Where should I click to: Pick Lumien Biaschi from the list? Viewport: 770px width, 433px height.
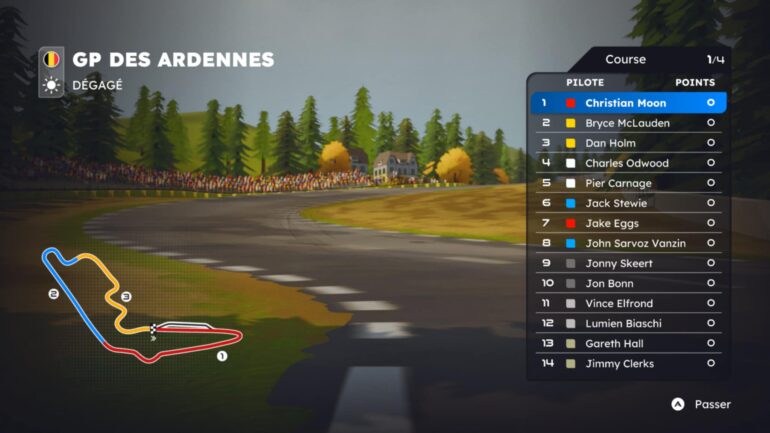click(628, 323)
